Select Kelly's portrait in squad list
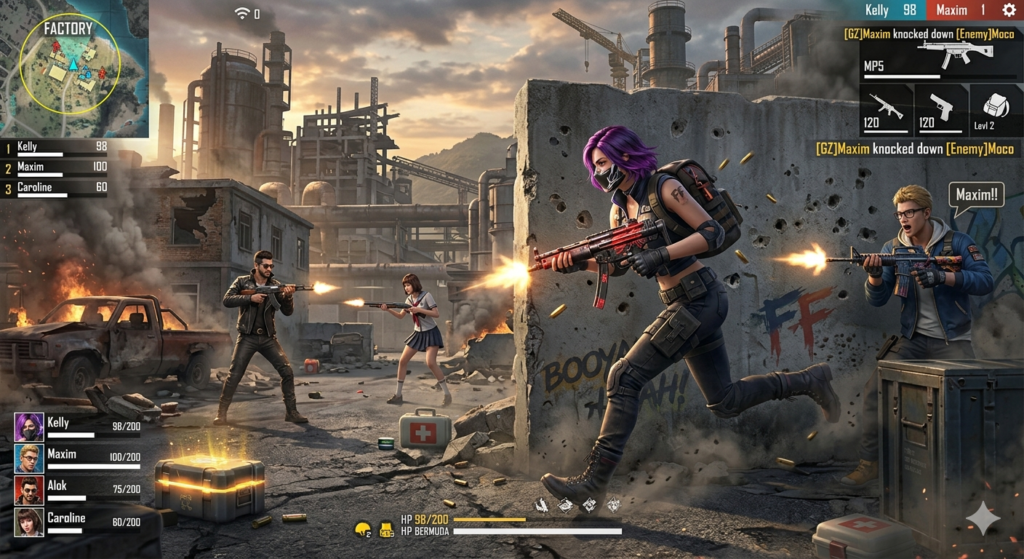 tap(28, 427)
